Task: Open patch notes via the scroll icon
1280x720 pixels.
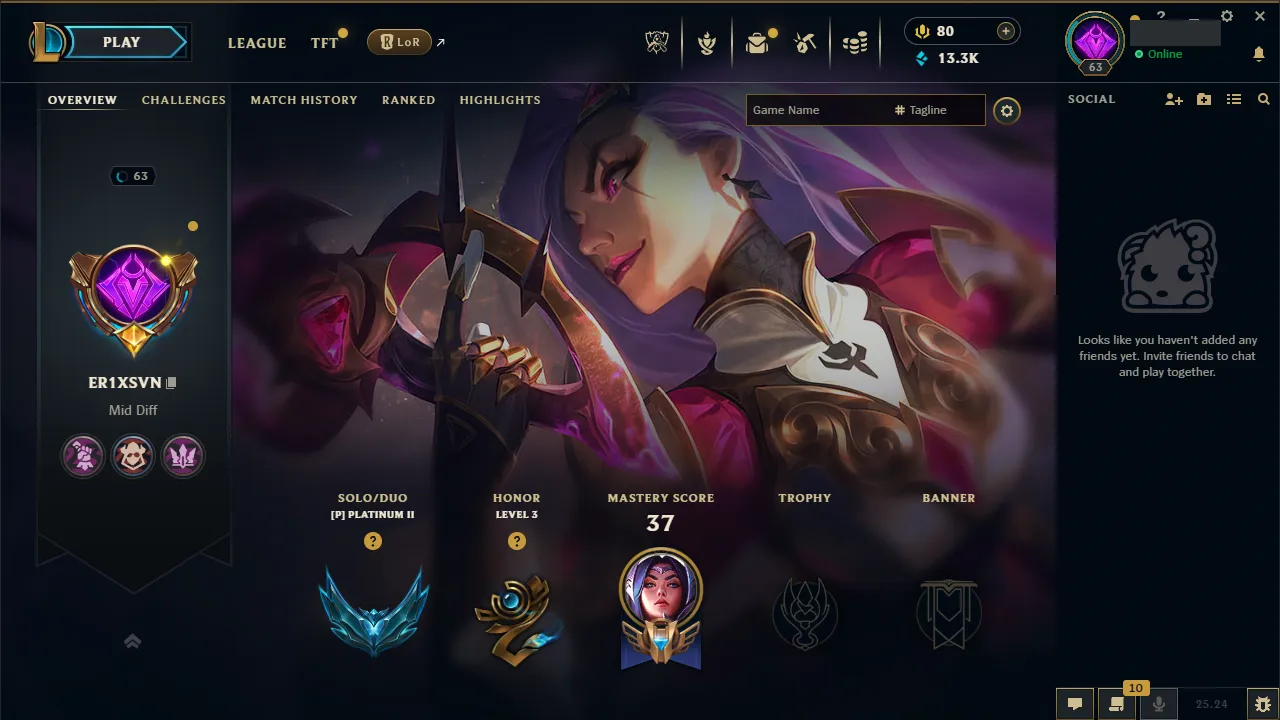Action: (1117, 703)
